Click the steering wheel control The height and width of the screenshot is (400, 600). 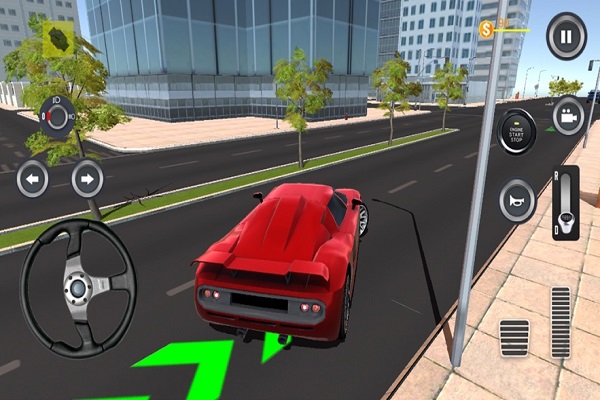(78, 288)
